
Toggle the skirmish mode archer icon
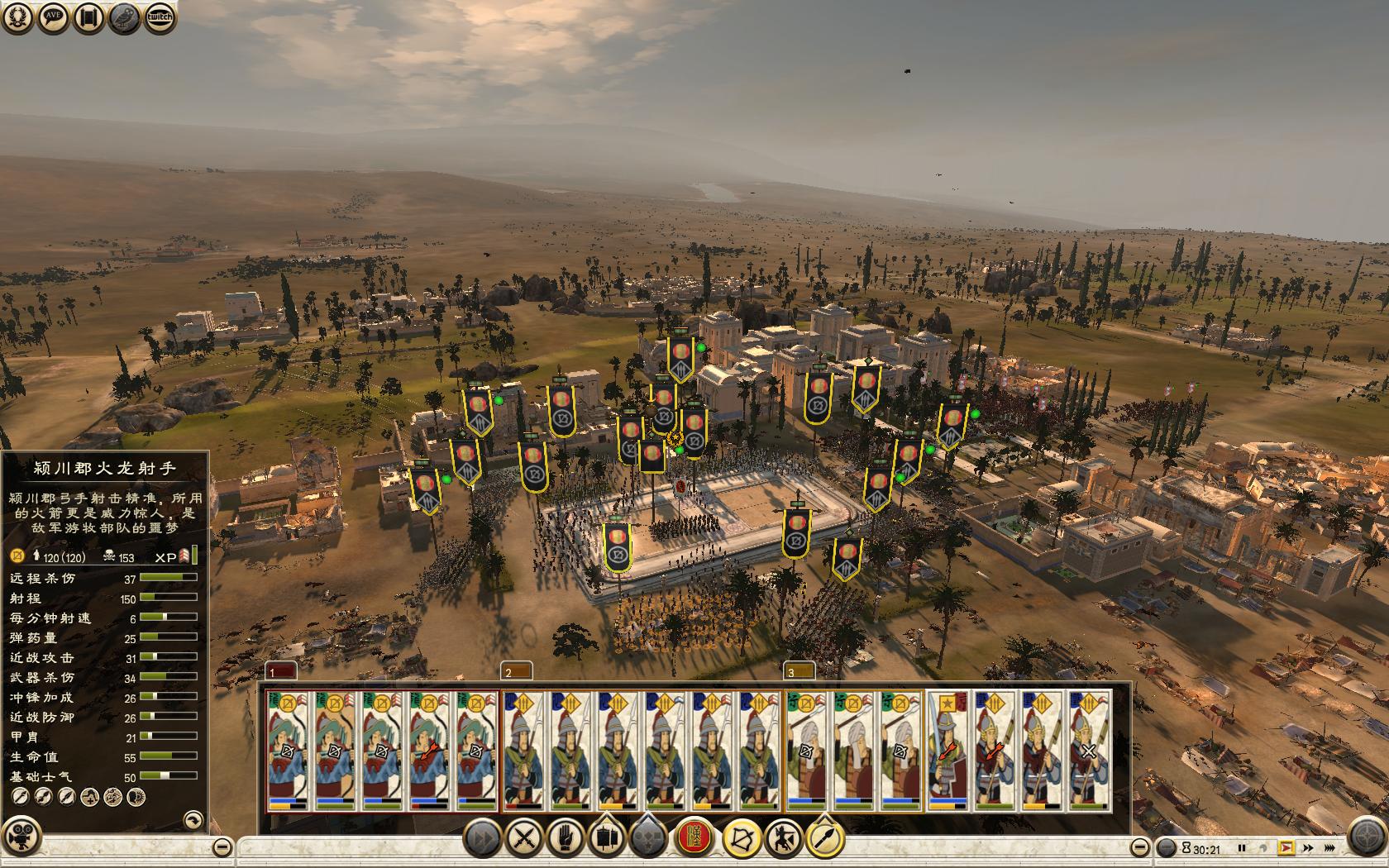pos(783,839)
